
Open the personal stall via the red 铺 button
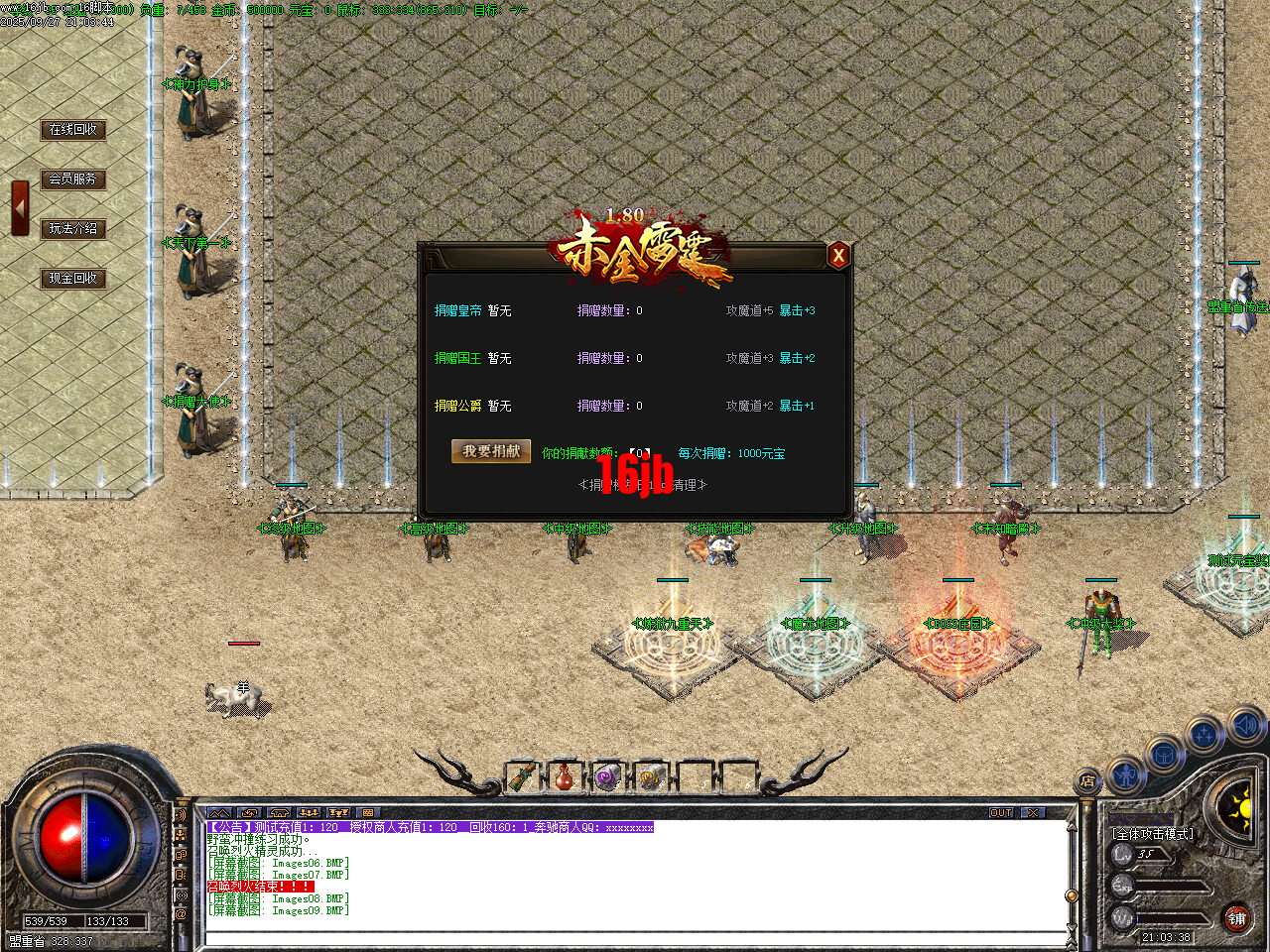pyautogui.click(x=1238, y=920)
